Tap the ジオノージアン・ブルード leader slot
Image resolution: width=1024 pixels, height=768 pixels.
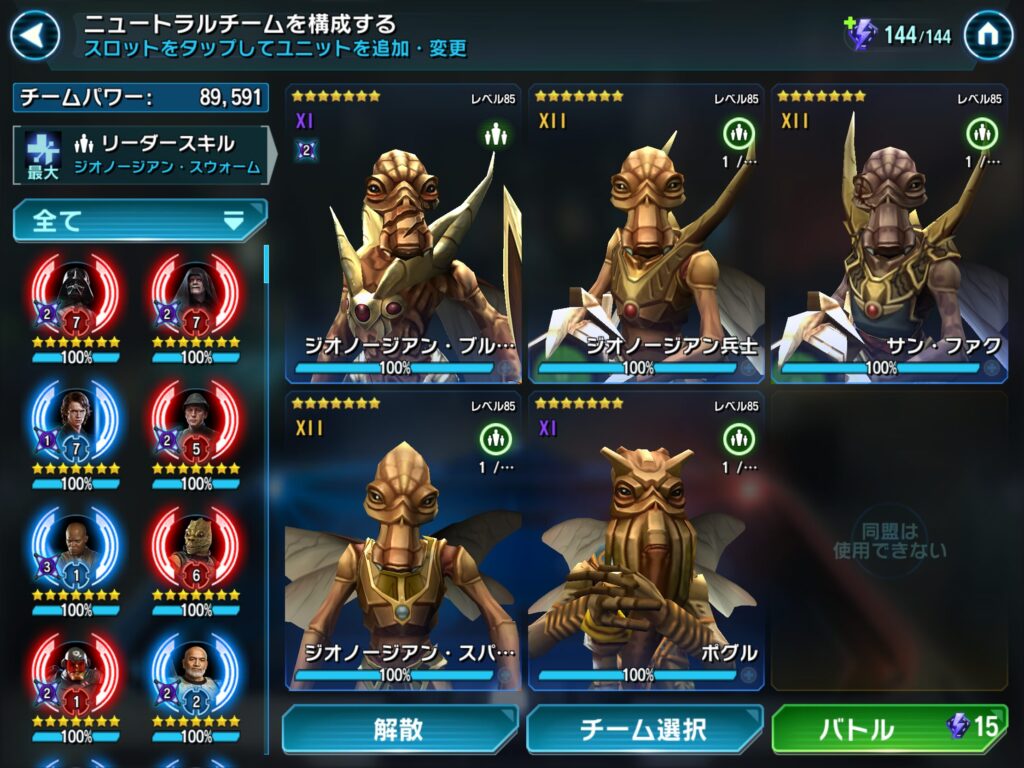[x=403, y=235]
